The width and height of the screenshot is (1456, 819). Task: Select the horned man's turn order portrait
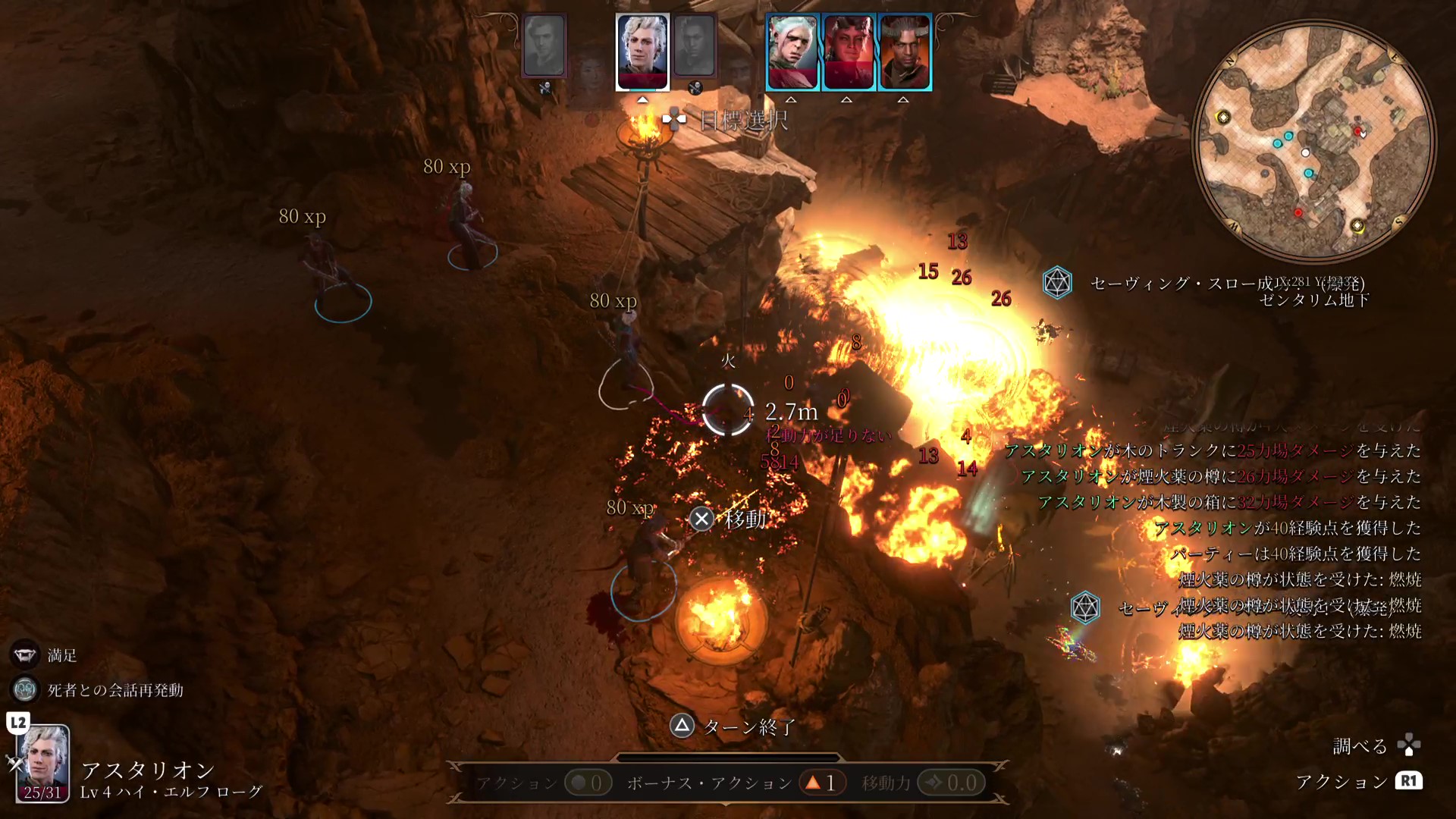click(904, 52)
